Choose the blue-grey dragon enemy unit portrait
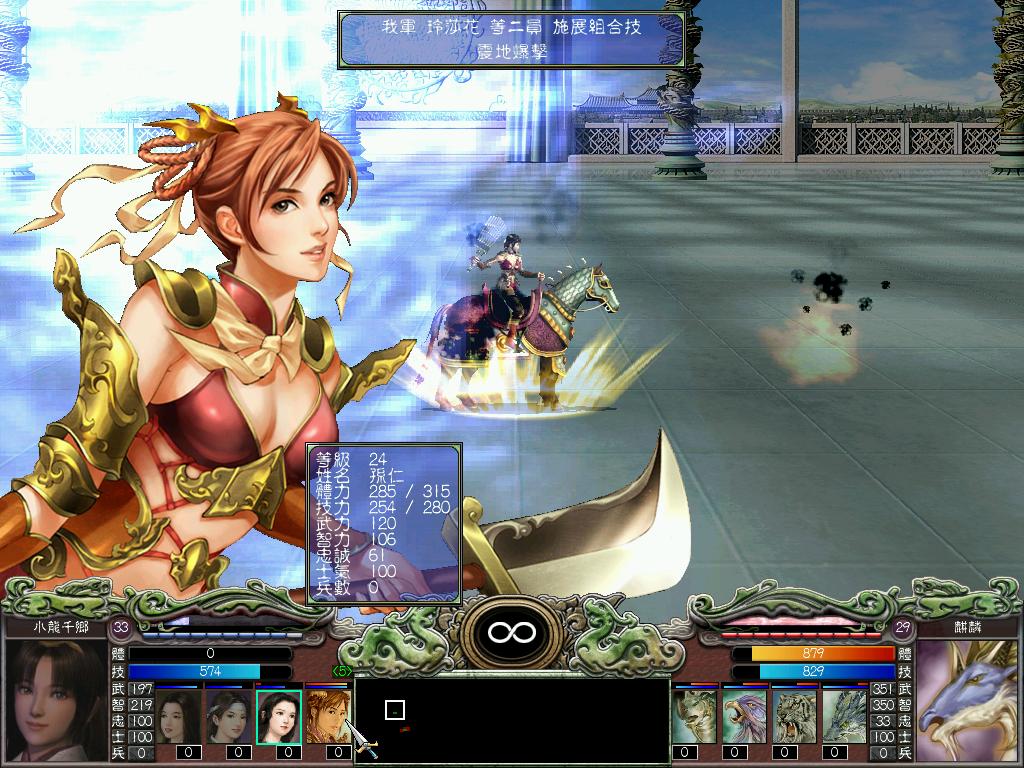Viewport: 1024px width, 768px height. [845, 716]
